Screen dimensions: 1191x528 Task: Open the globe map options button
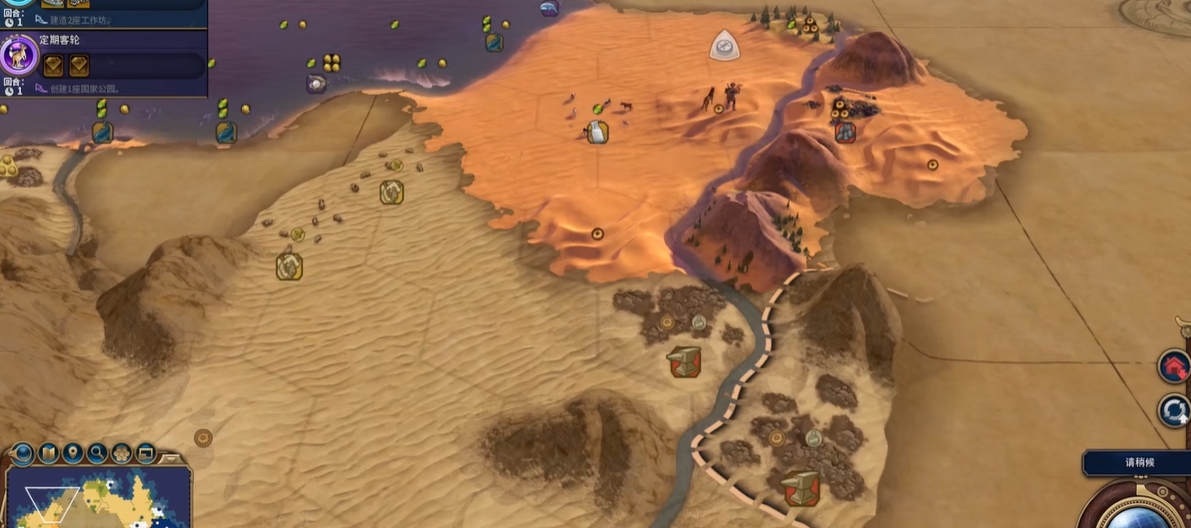coord(23,454)
